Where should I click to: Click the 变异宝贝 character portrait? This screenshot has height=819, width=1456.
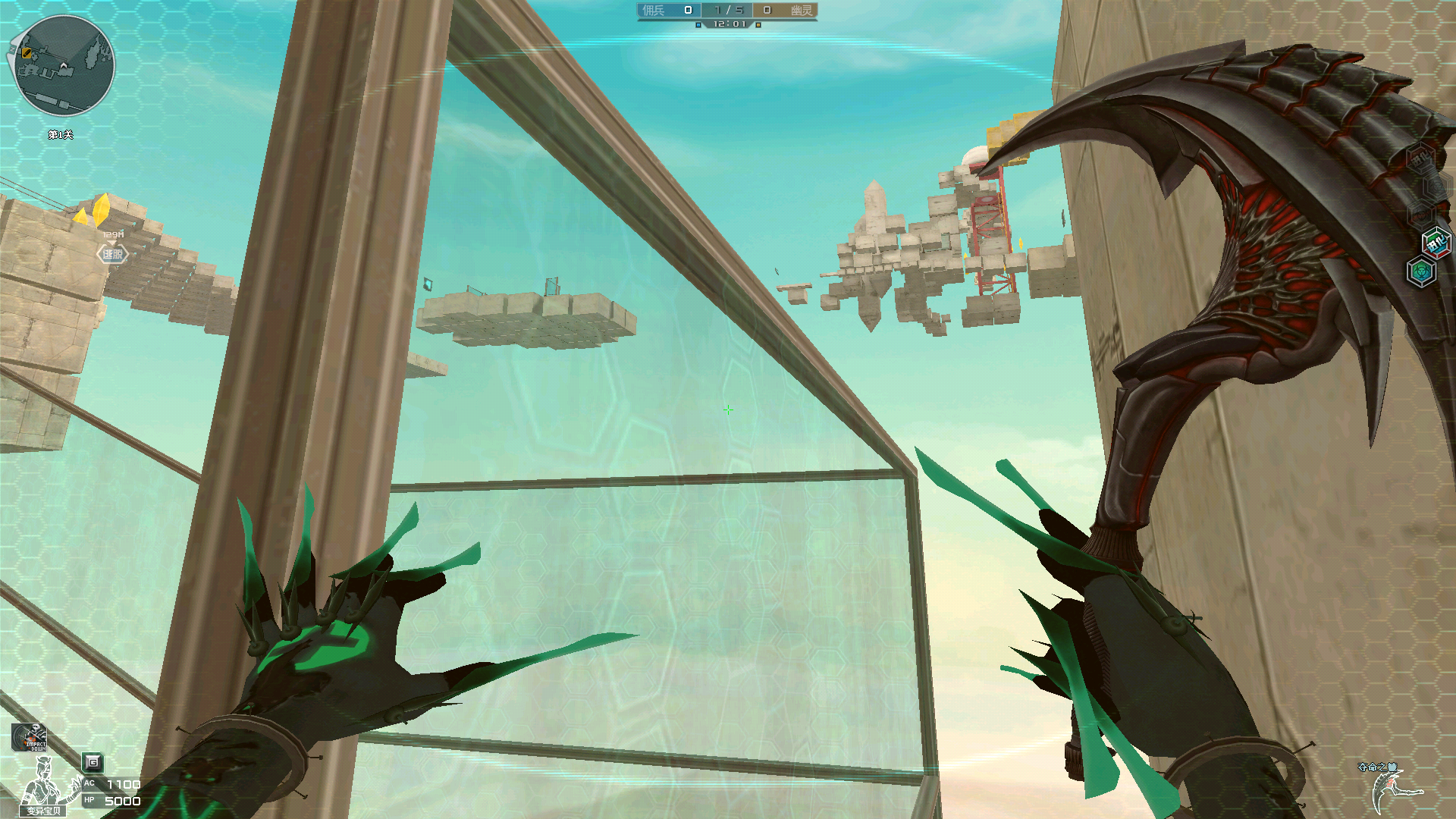(x=44, y=786)
